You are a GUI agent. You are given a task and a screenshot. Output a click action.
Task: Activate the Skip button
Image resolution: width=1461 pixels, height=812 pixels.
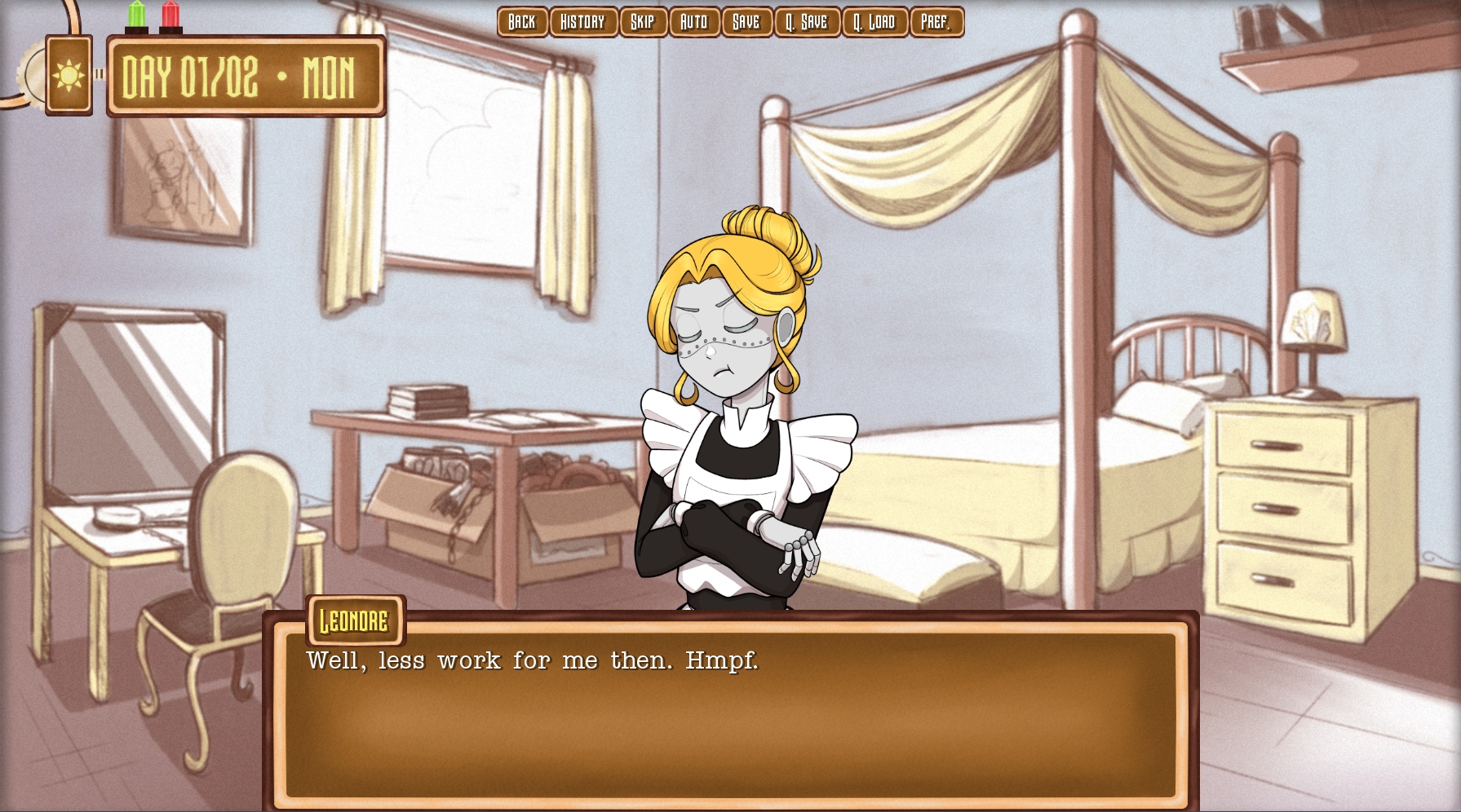643,22
